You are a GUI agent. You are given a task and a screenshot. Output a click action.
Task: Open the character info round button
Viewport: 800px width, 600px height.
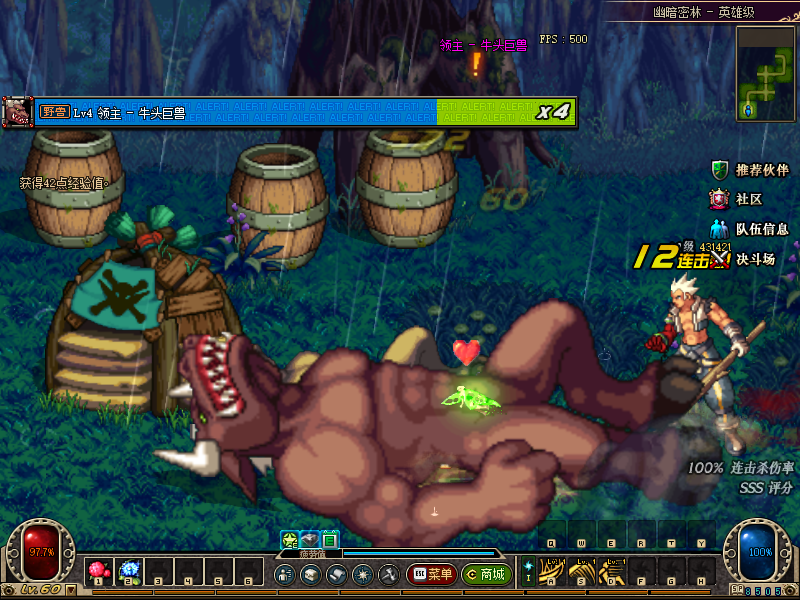pyautogui.click(x=284, y=575)
